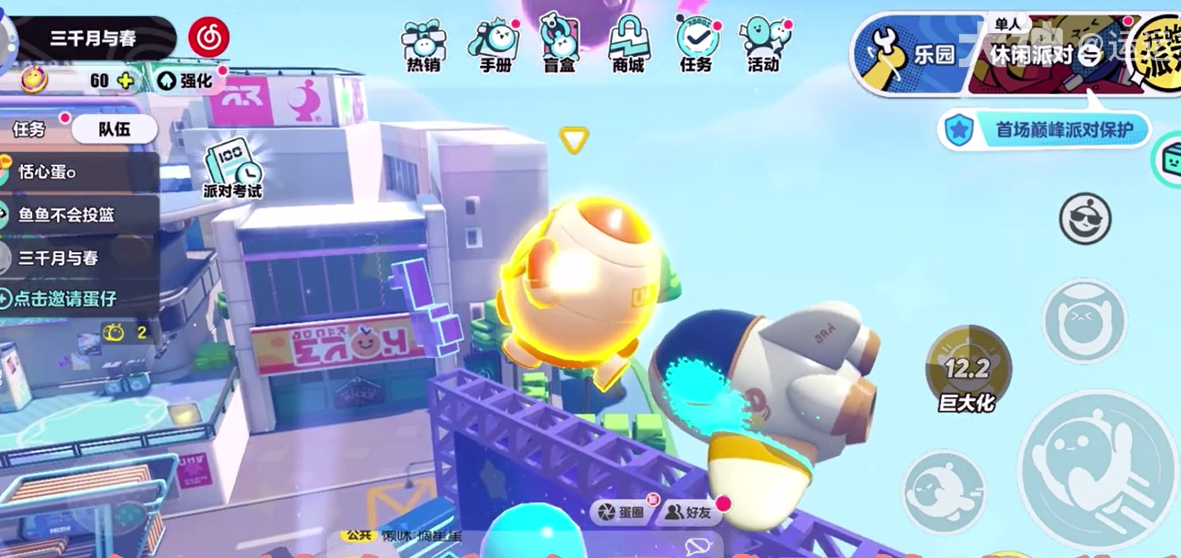1181x558 pixels.
Task: Open the 蛋圈 community button
Action: (x=621, y=512)
